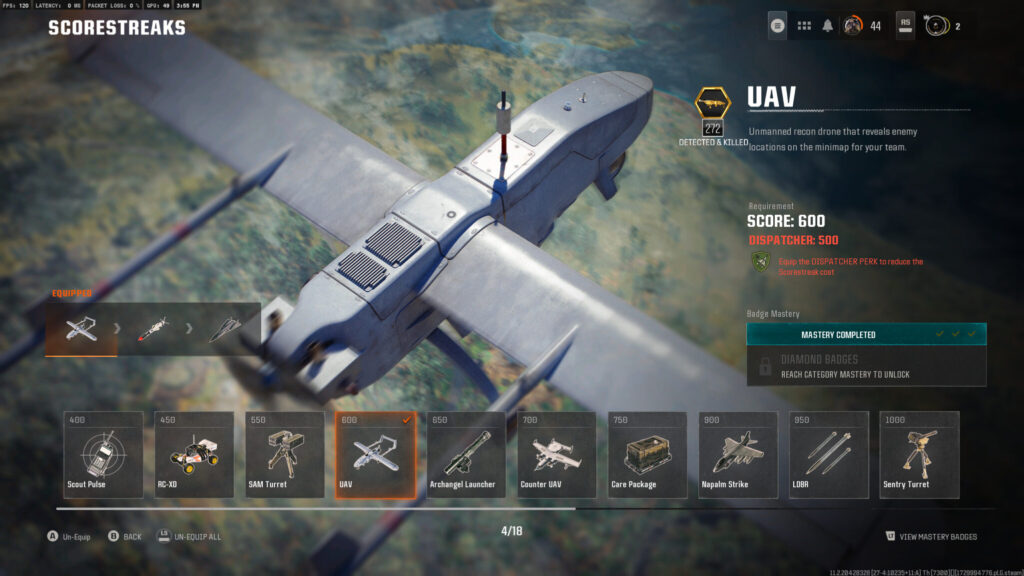The width and height of the screenshot is (1024, 576).
Task: Click the highlighted UAV scorestreak tile
Action: point(375,455)
